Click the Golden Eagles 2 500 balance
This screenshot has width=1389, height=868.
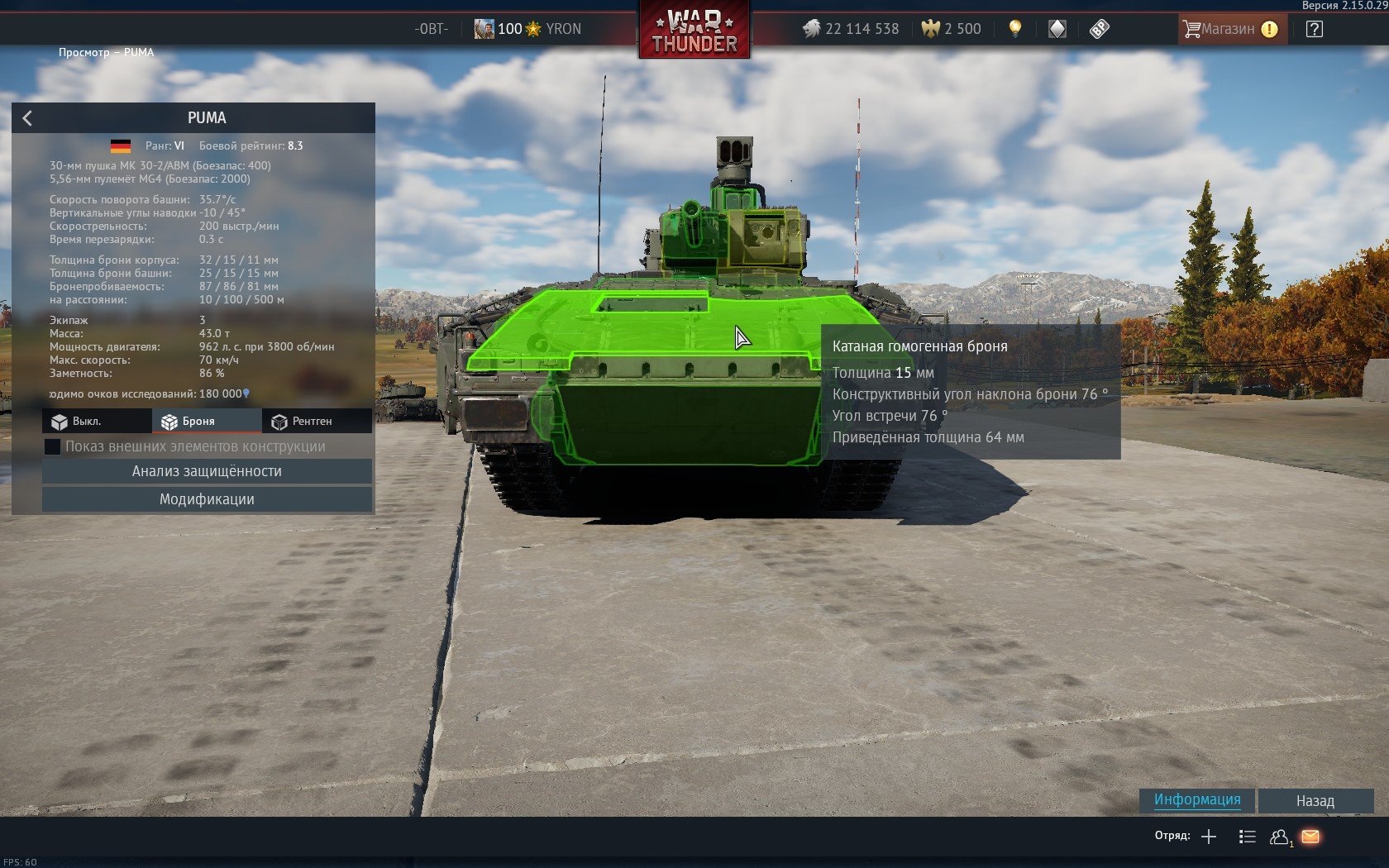point(952,29)
